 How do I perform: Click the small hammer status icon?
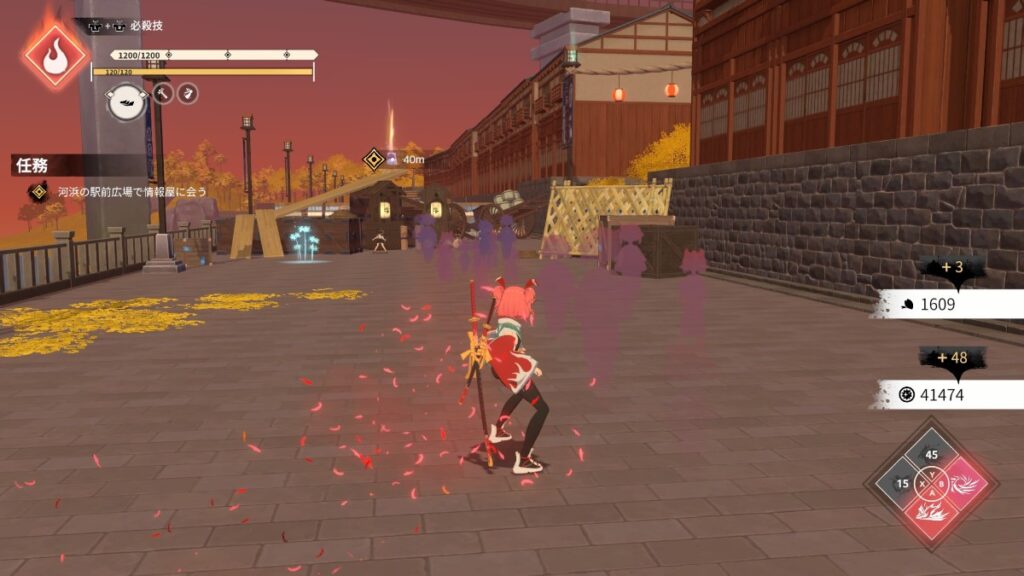coord(163,93)
